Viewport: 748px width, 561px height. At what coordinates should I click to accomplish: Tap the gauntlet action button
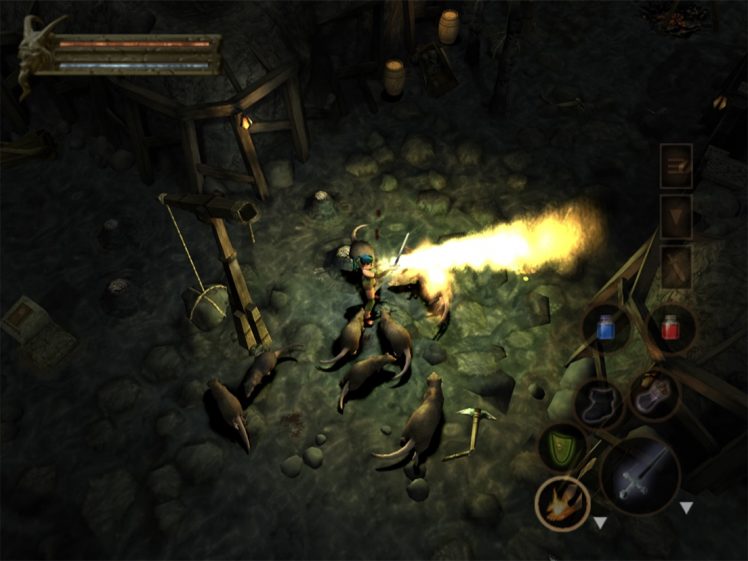[x=655, y=395]
